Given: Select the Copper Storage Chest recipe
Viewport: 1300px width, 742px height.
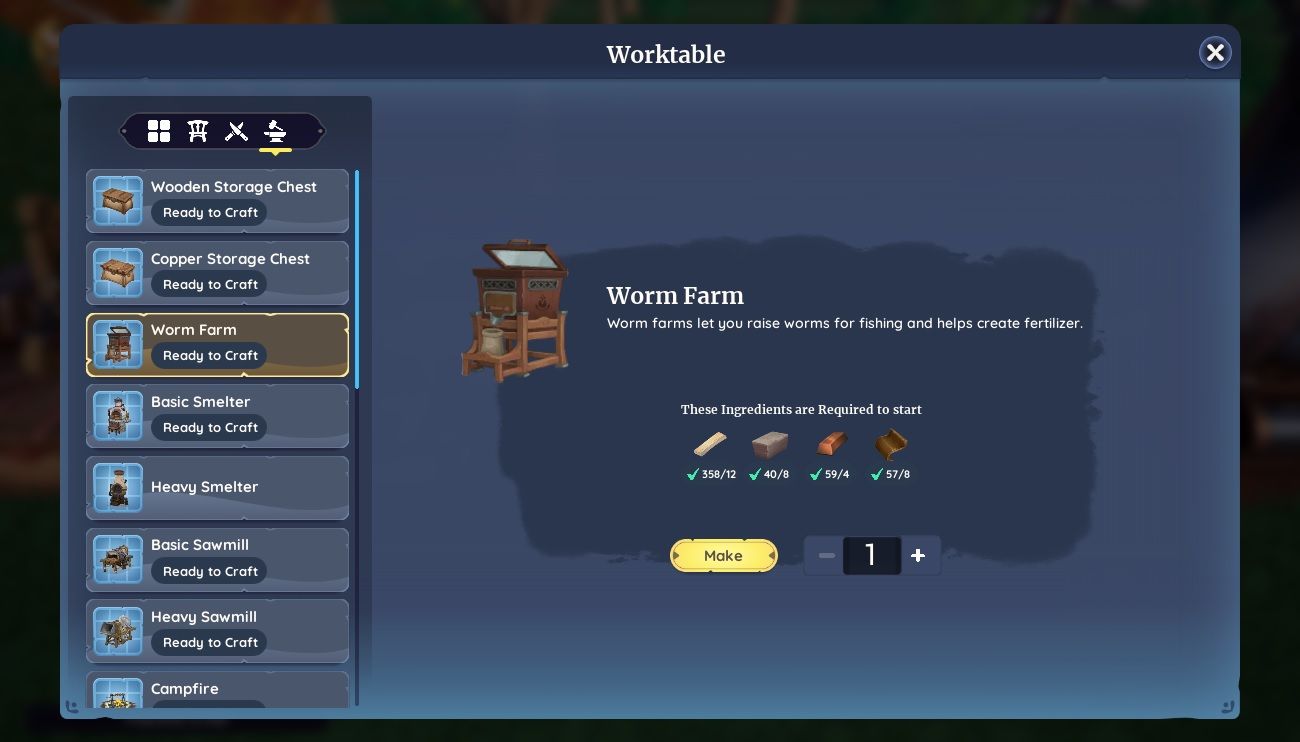Looking at the screenshot, I should (217, 271).
